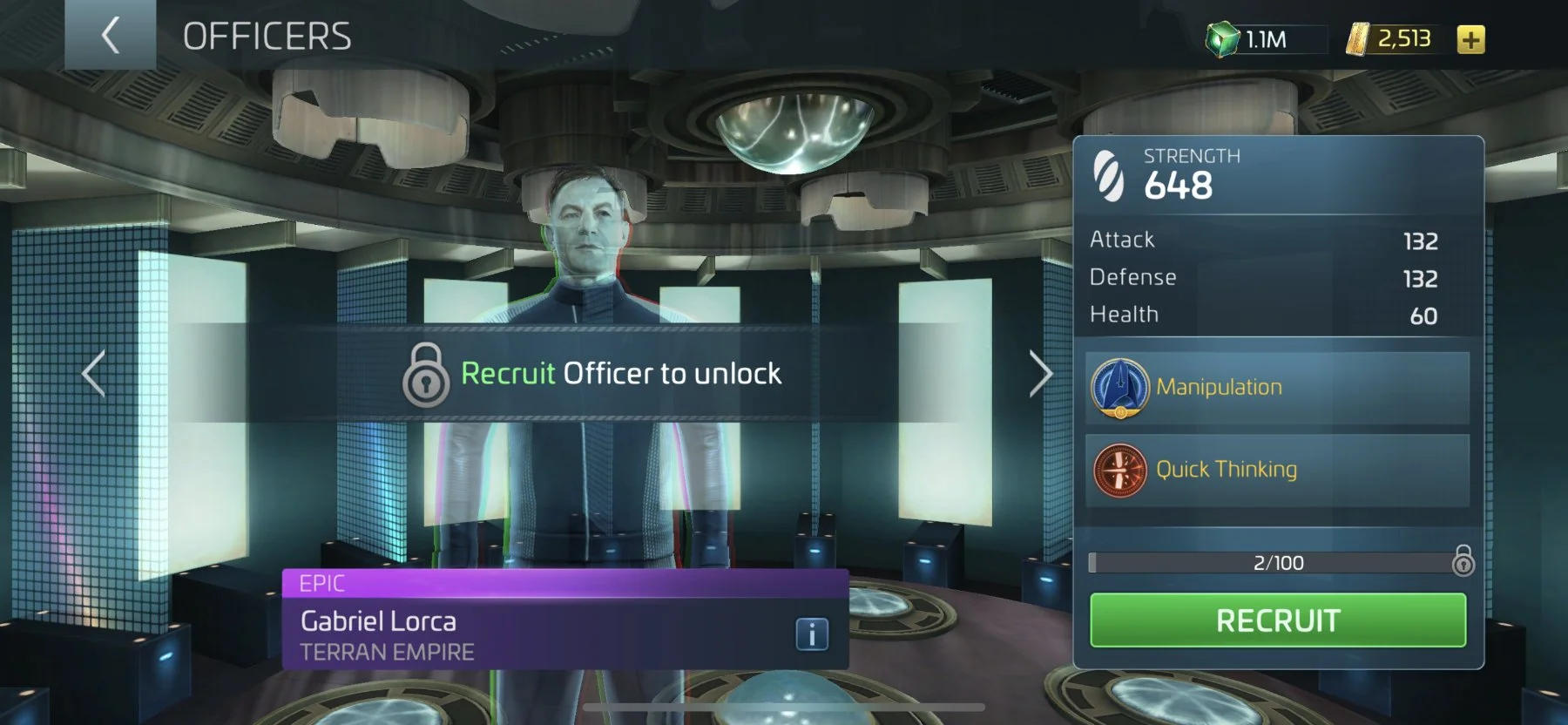The height and width of the screenshot is (725, 1568).
Task: Go back from the Officers screen
Action: 111,36
